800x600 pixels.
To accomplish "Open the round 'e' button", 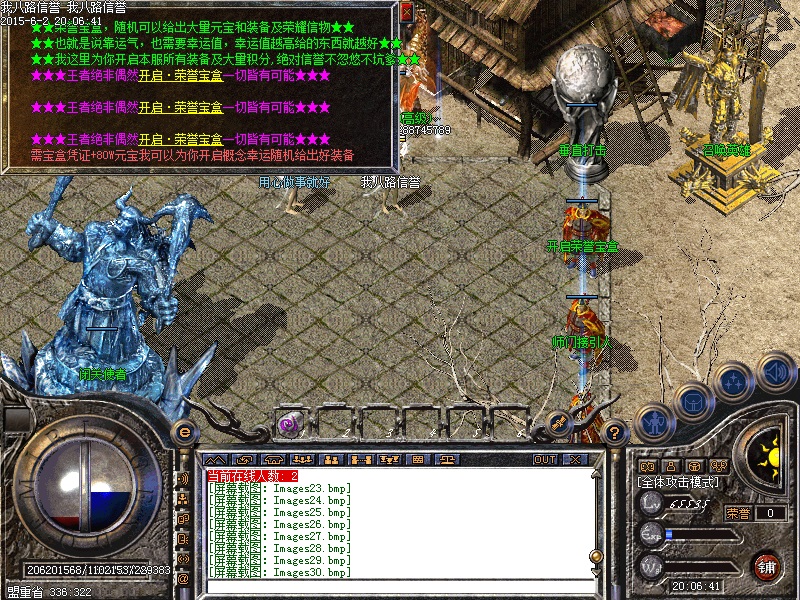I will (x=183, y=432).
